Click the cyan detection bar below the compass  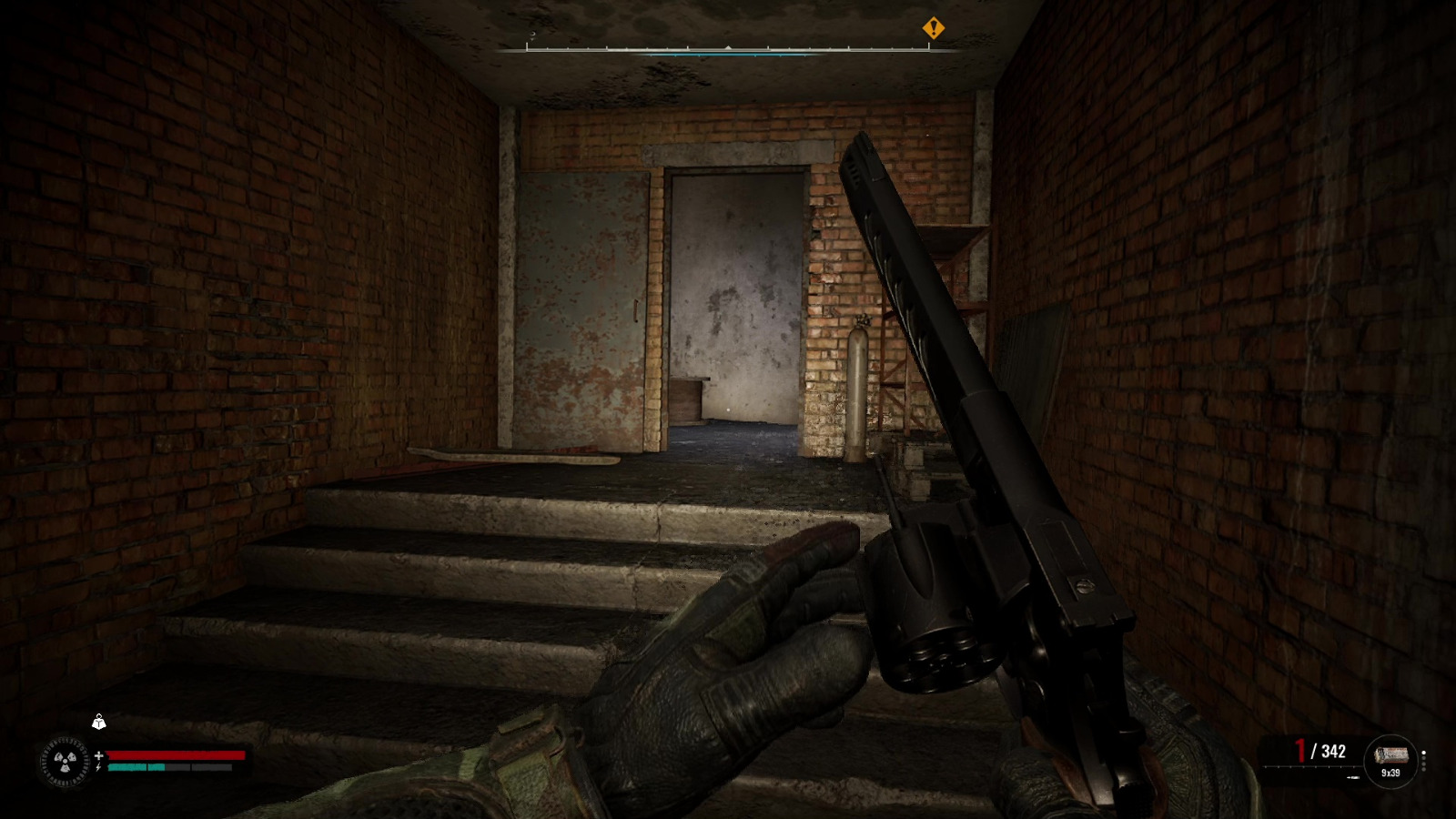(x=728, y=55)
